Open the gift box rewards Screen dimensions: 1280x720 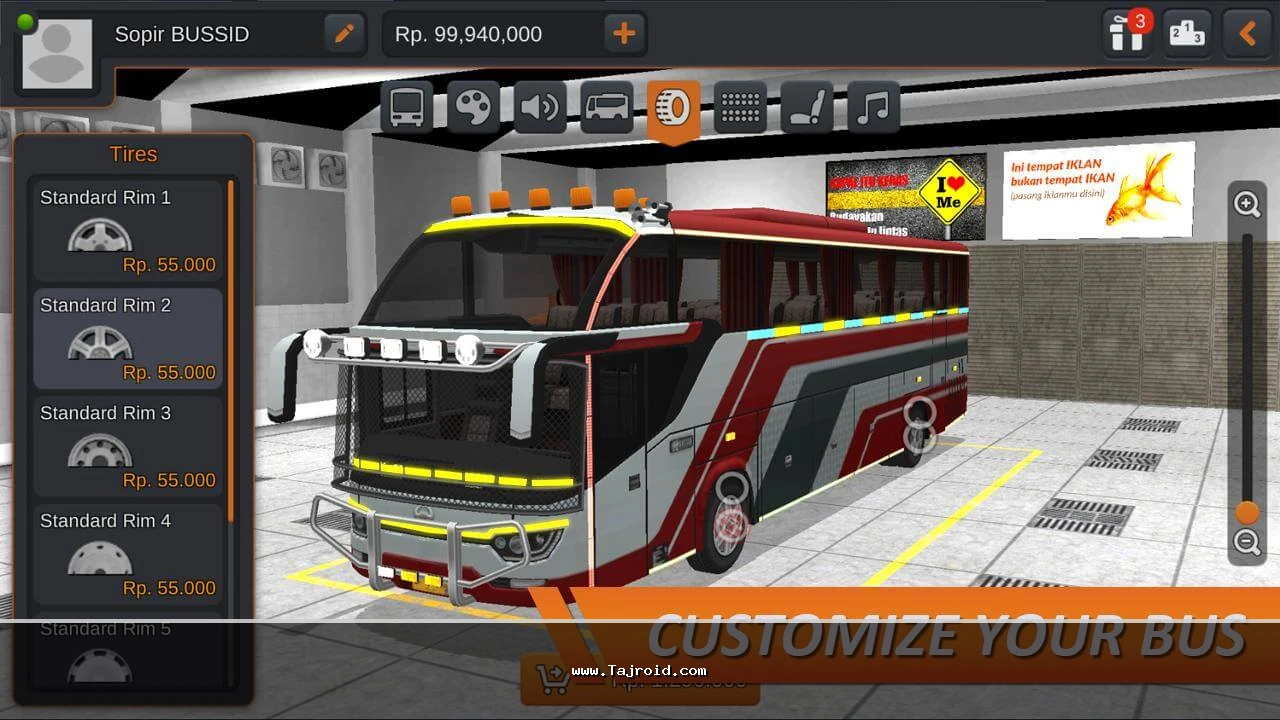[1126, 34]
